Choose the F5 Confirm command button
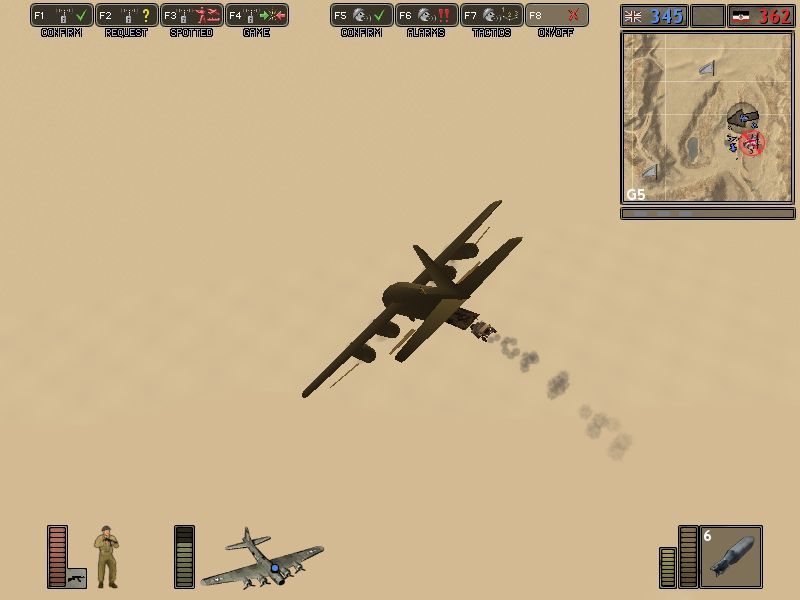The height and width of the screenshot is (600, 800). [x=361, y=16]
